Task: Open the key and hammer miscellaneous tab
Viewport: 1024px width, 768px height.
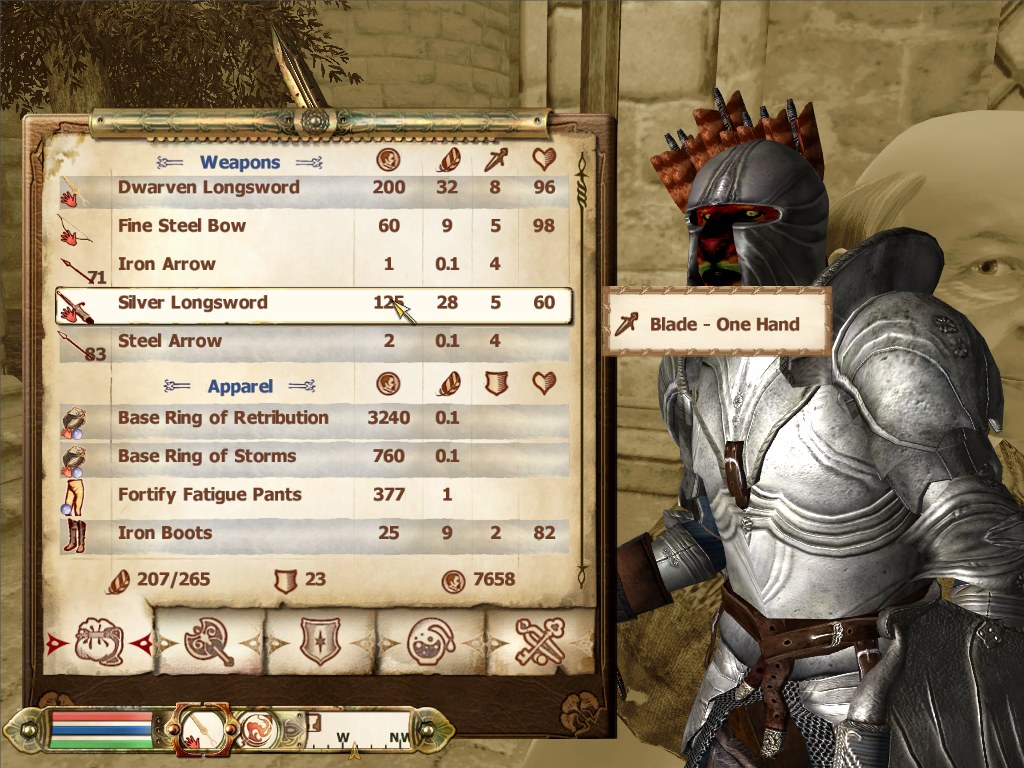Action: (540, 641)
